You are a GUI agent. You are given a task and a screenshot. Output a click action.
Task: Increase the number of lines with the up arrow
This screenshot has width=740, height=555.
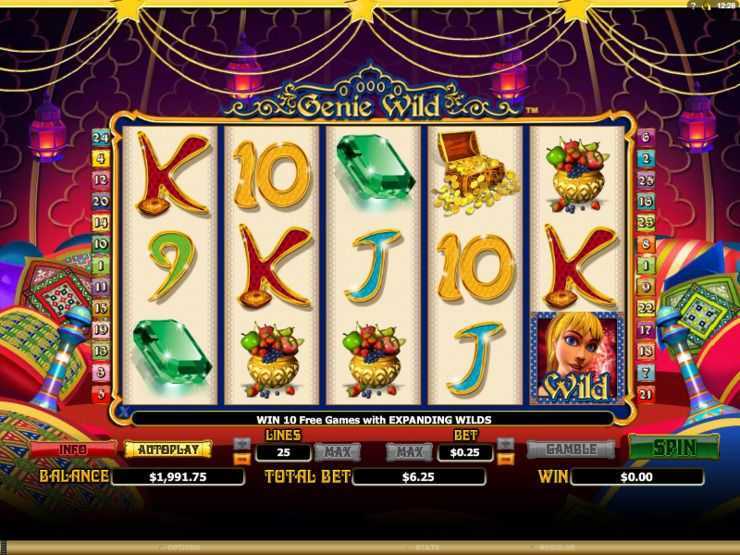(x=242, y=443)
